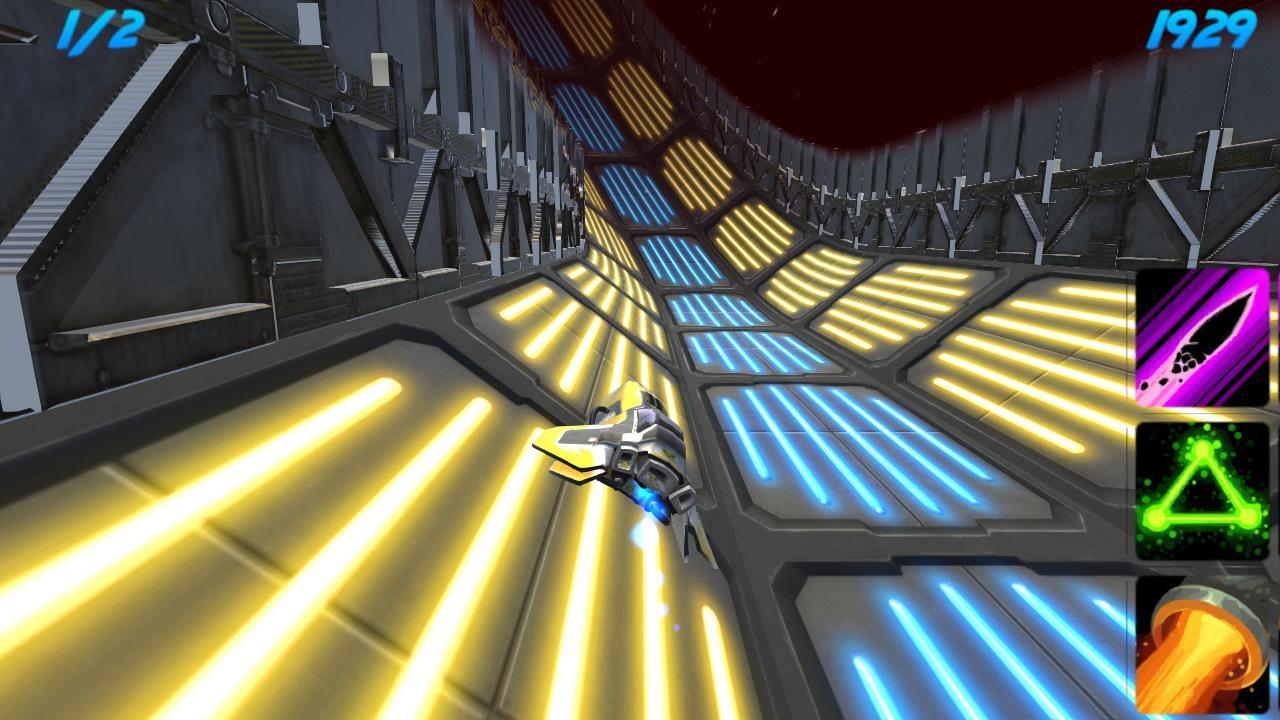Viewport: 1280px width, 720px height.
Task: Trigger the orange thruster boost icon
Action: (1202, 645)
